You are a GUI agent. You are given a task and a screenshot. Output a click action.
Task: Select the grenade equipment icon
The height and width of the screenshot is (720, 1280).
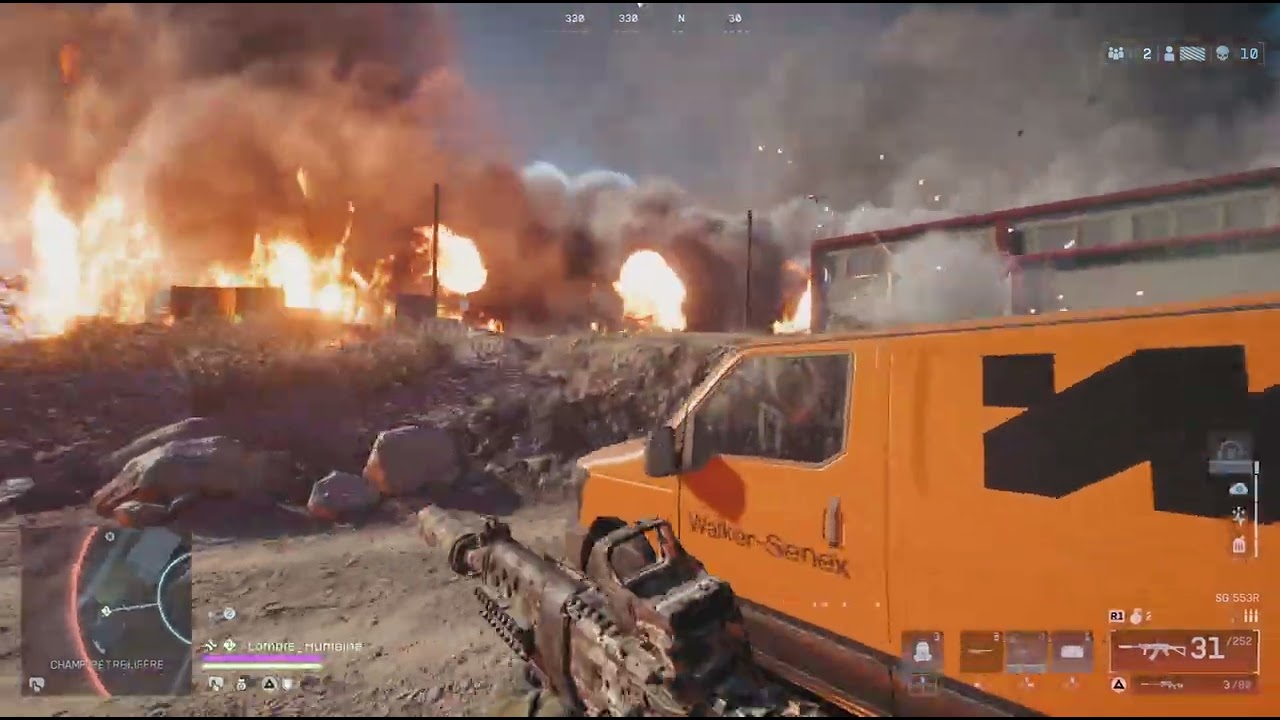[x=1135, y=616]
